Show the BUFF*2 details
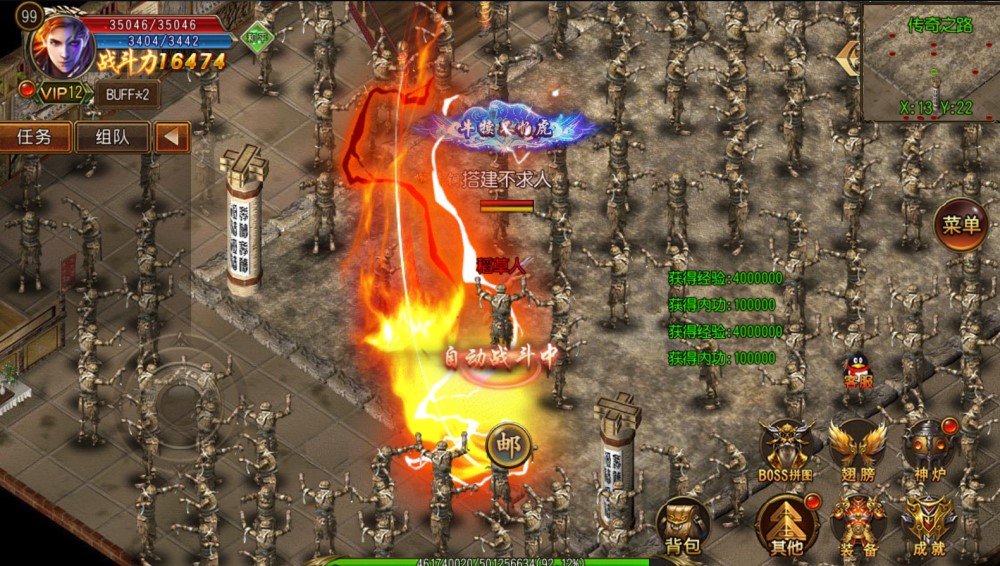This screenshot has height=566, width=1000. [x=126, y=94]
